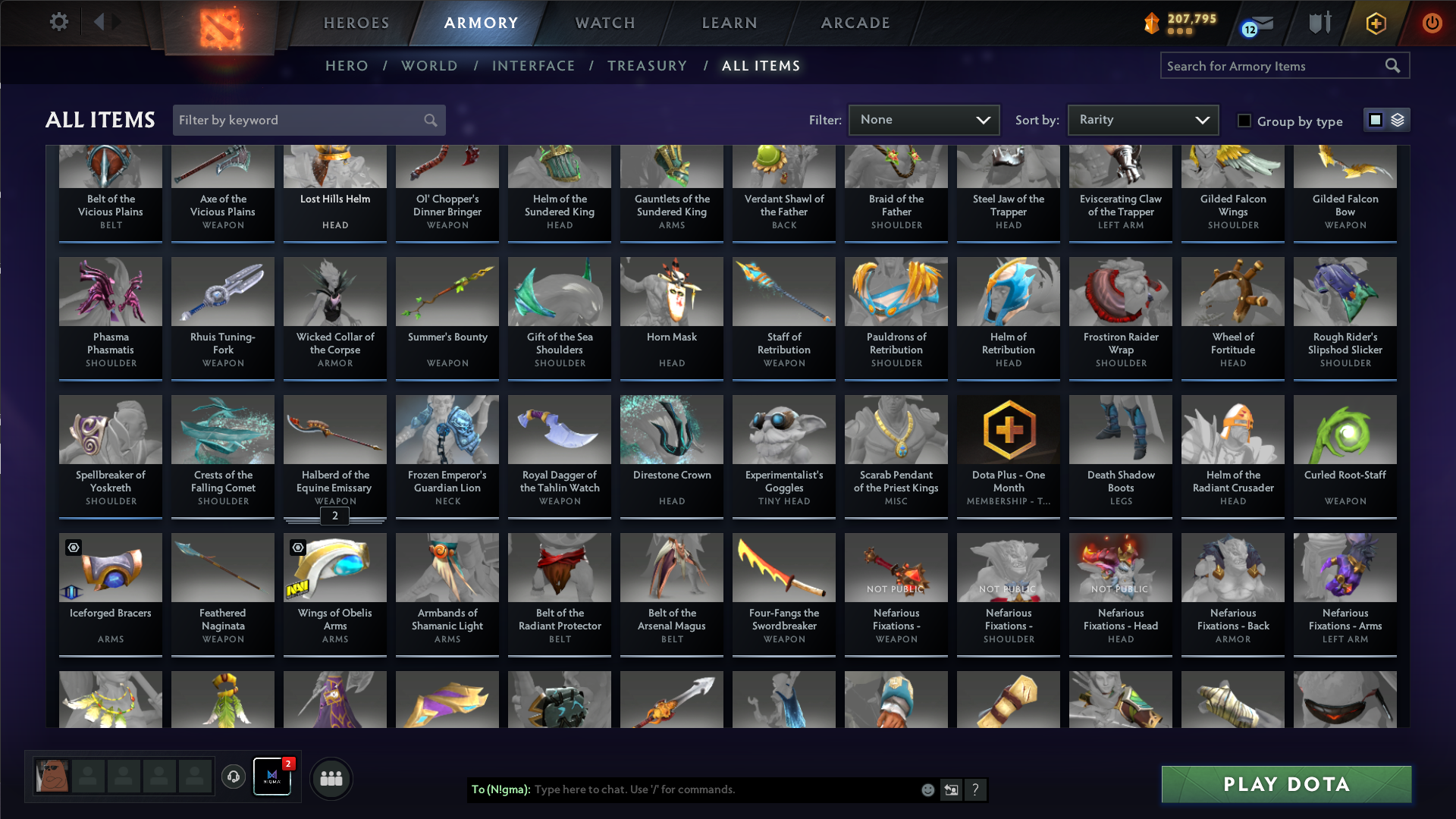
Task: Click the Nigma guild icon with badge
Action: [x=272, y=778]
